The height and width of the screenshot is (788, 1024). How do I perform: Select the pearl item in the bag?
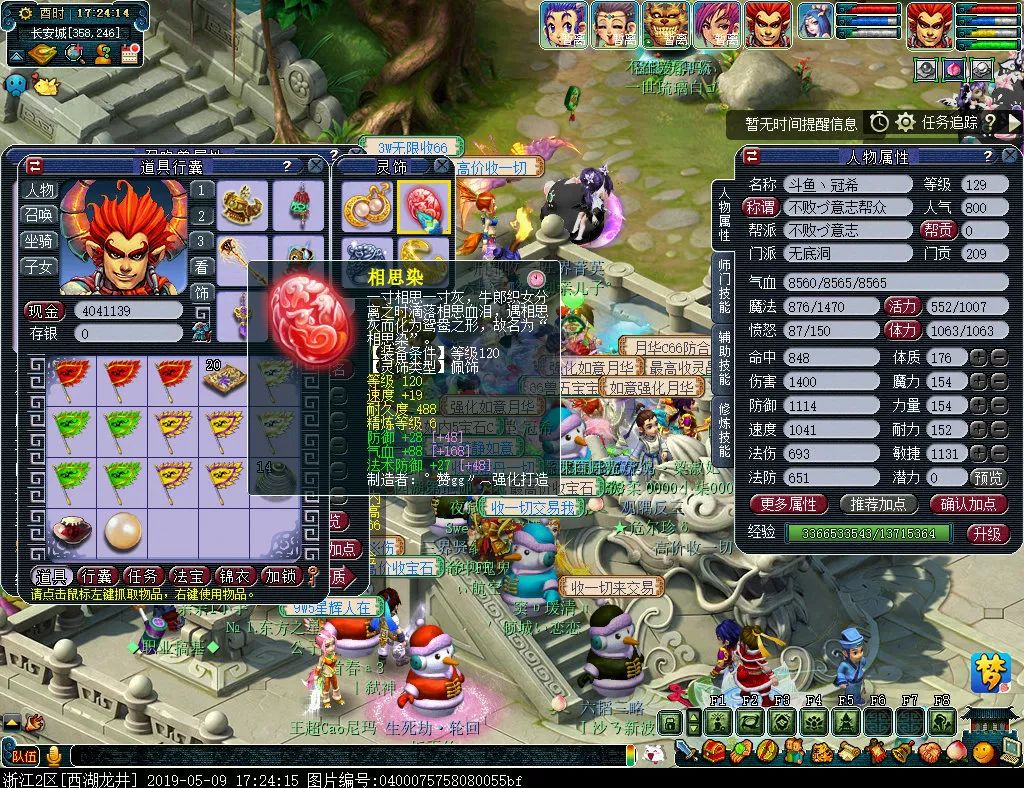(x=123, y=532)
